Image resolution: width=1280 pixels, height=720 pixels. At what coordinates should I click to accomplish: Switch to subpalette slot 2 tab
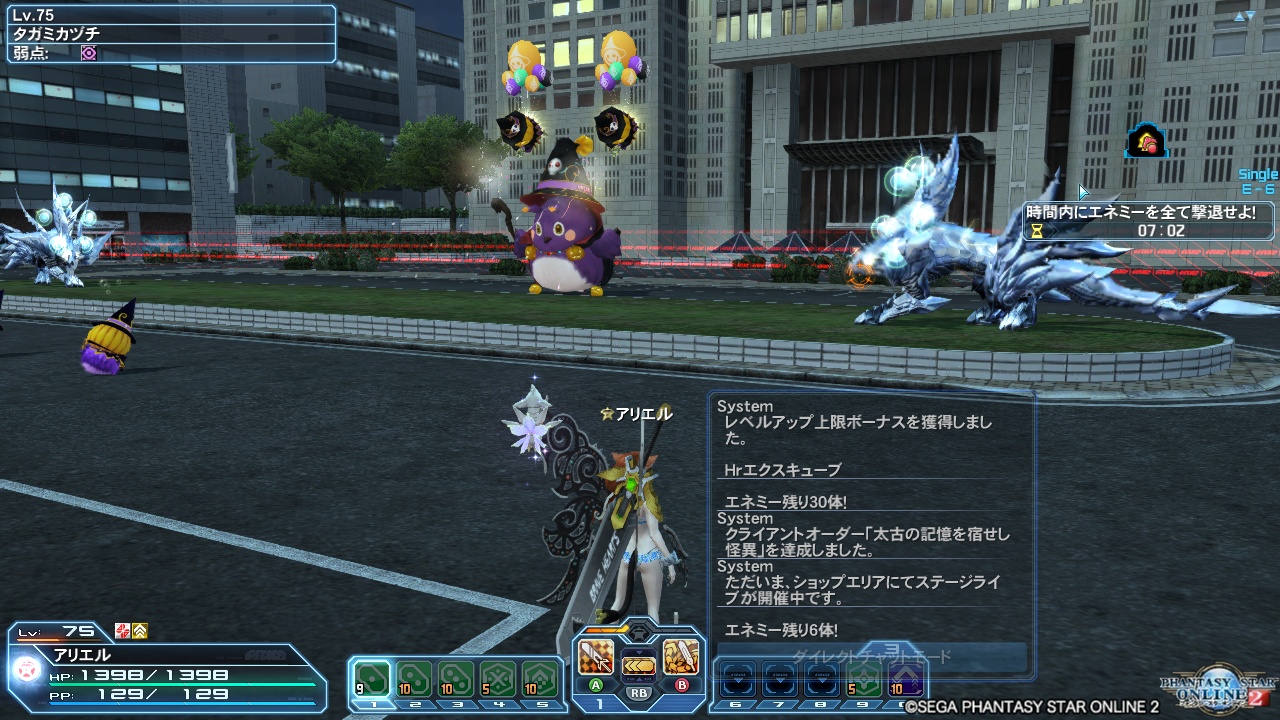point(415,703)
